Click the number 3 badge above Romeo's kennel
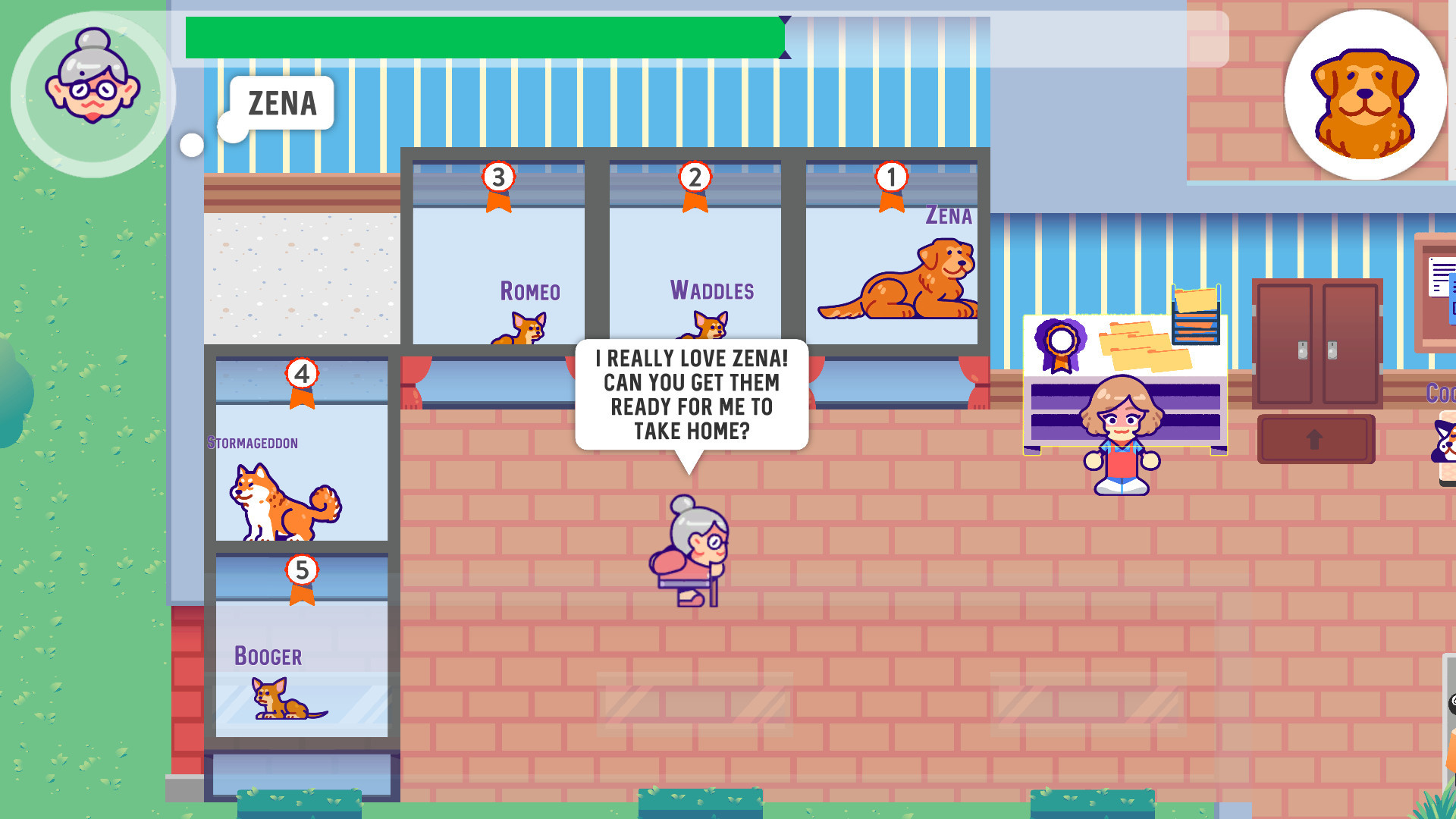The image size is (1456, 819). pyautogui.click(x=497, y=178)
